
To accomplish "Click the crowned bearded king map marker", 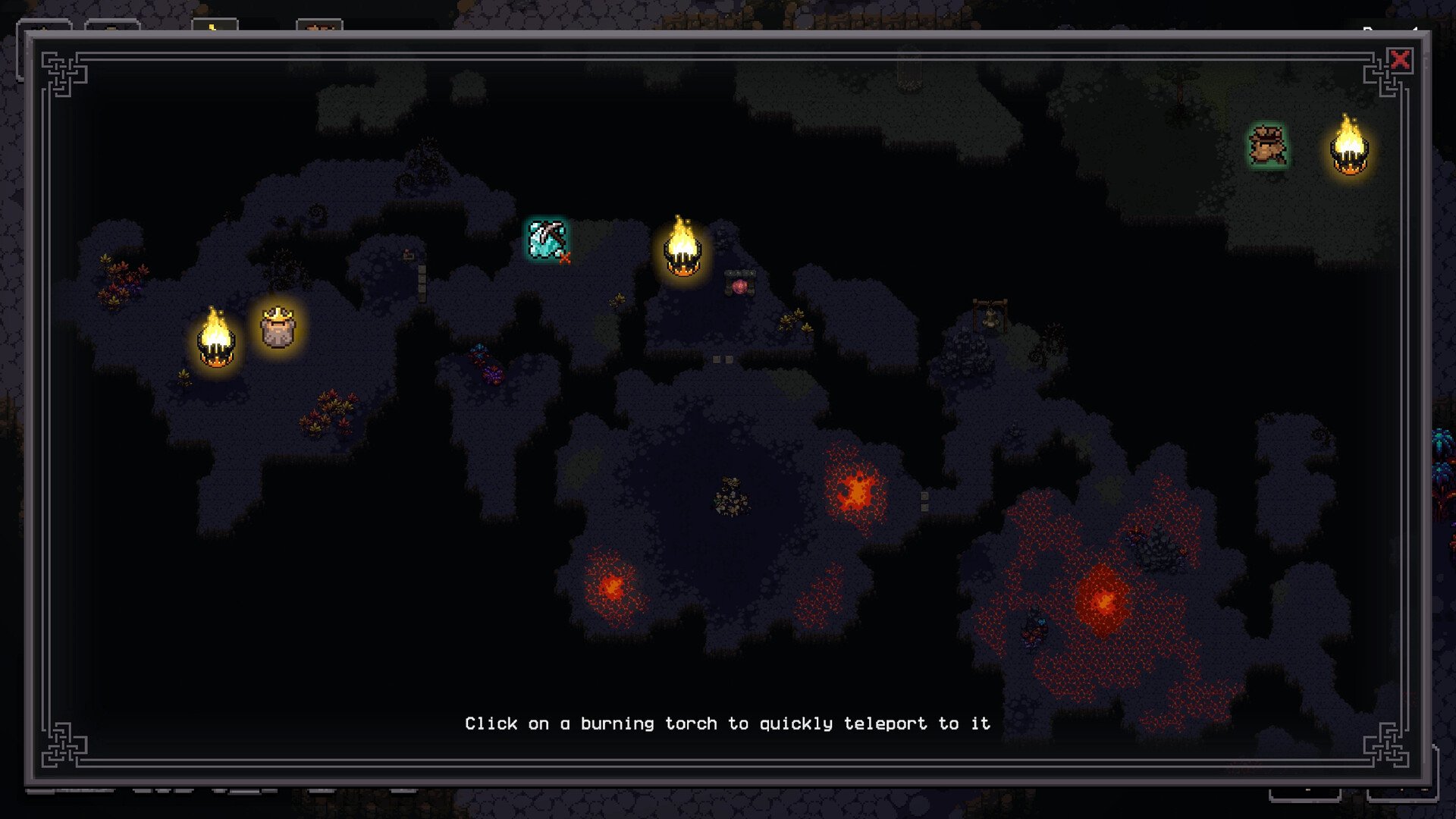I will tap(278, 328).
